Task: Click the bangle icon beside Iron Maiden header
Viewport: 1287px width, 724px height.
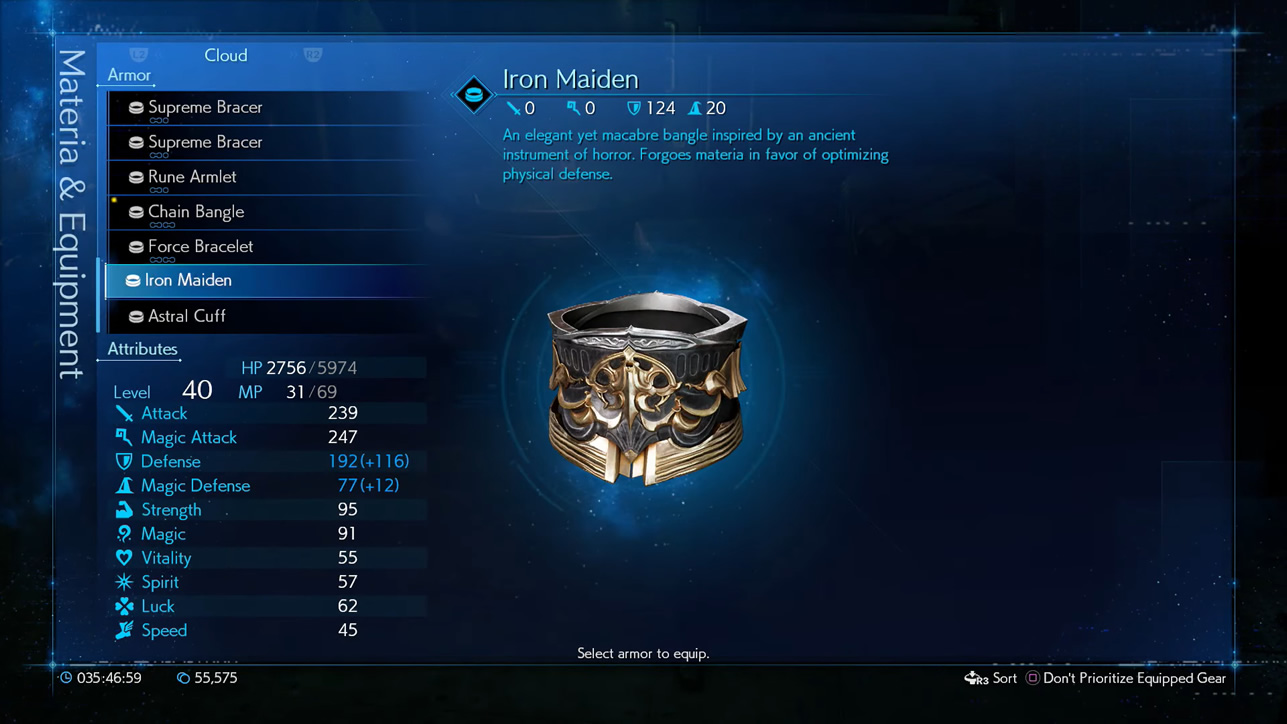Action: pyautogui.click(x=472, y=95)
